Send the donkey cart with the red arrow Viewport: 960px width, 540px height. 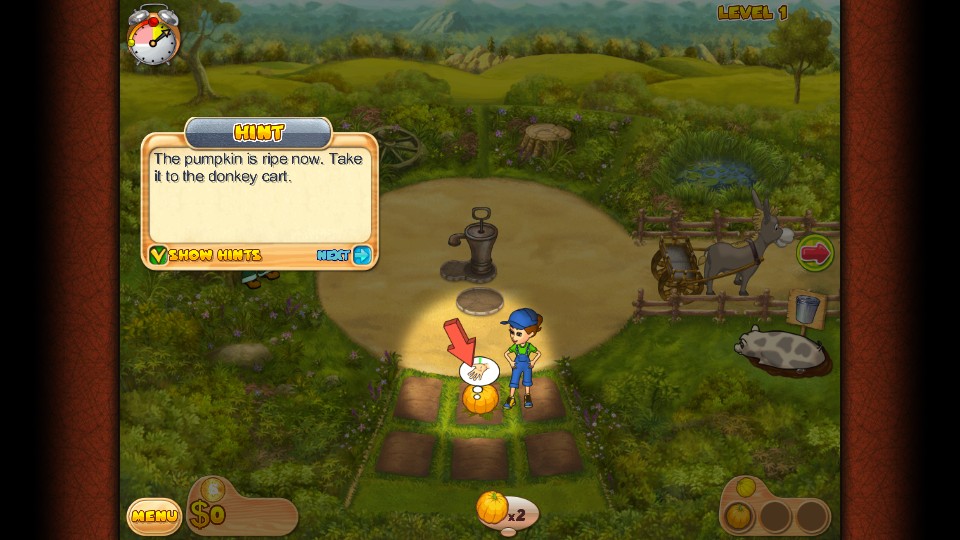(815, 253)
